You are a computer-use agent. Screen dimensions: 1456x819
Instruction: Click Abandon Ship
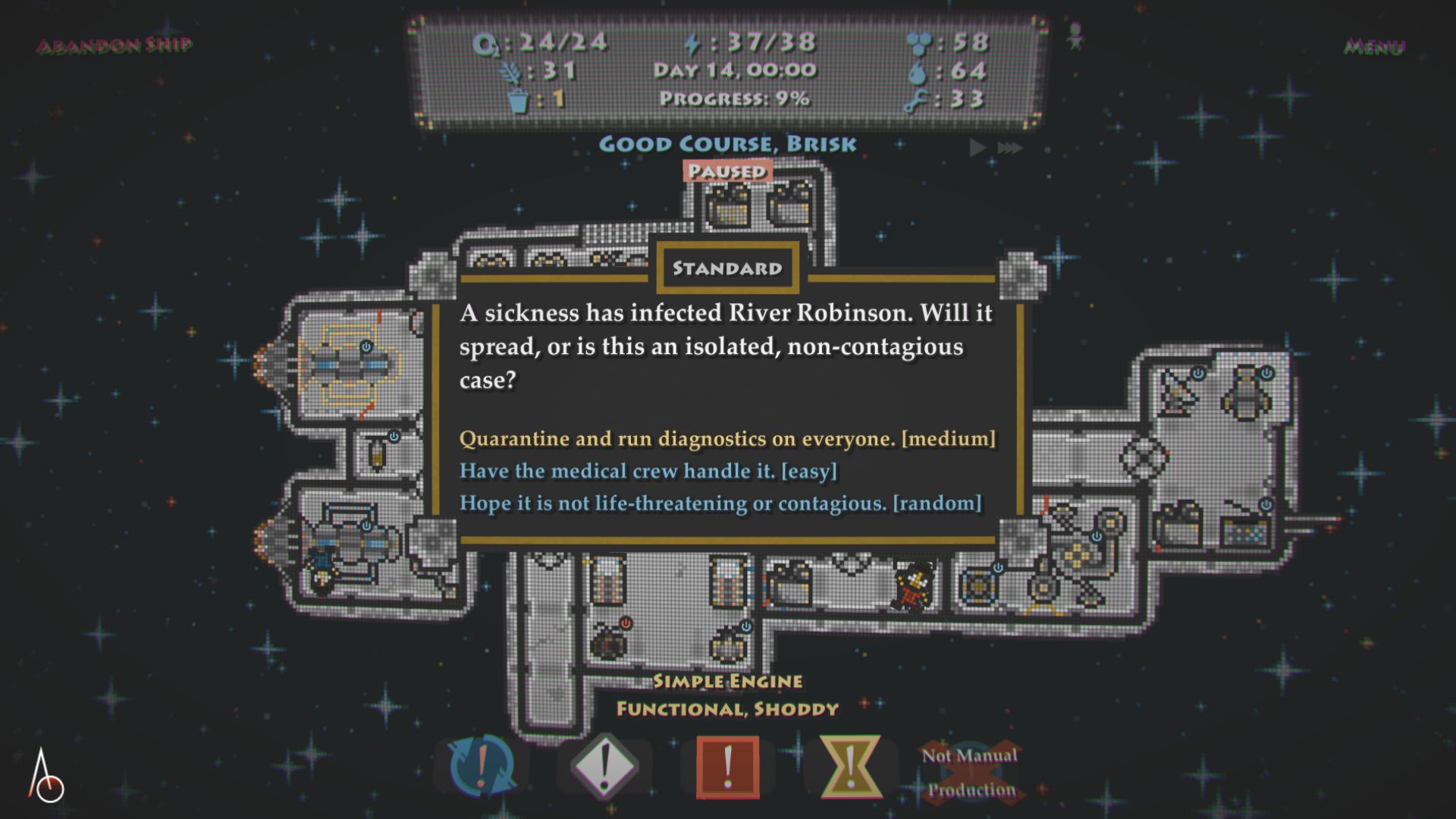[115, 45]
